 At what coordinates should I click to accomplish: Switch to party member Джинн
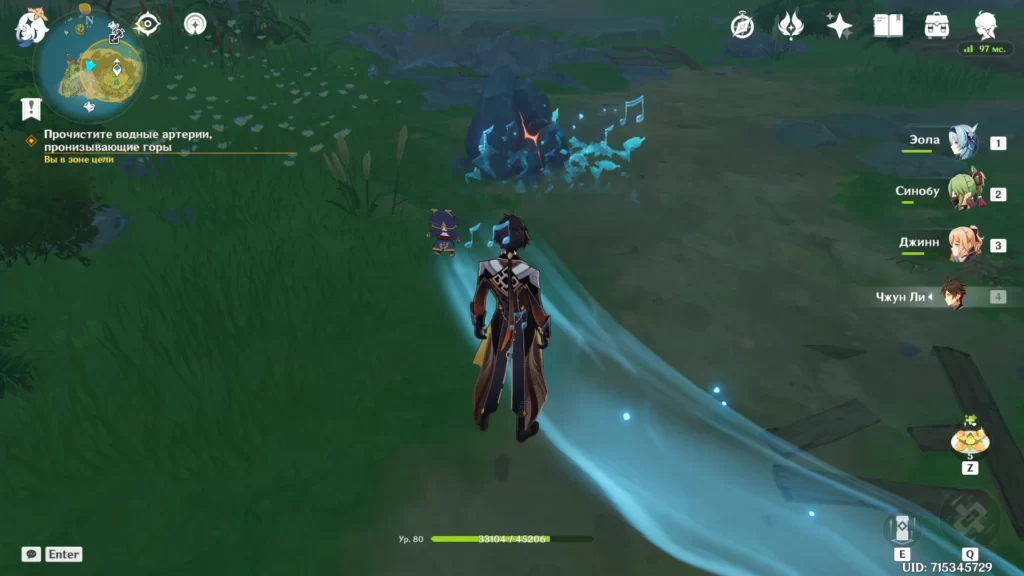click(x=962, y=245)
